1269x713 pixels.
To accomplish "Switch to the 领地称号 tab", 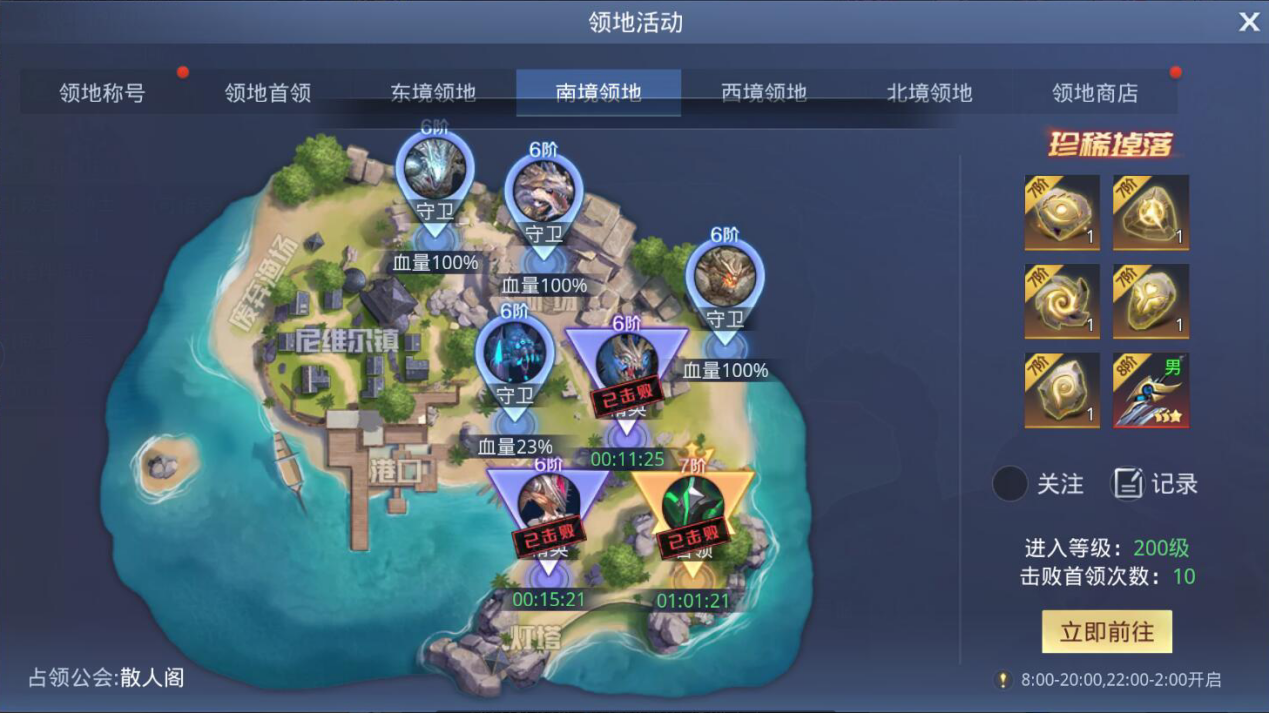I will click(102, 93).
